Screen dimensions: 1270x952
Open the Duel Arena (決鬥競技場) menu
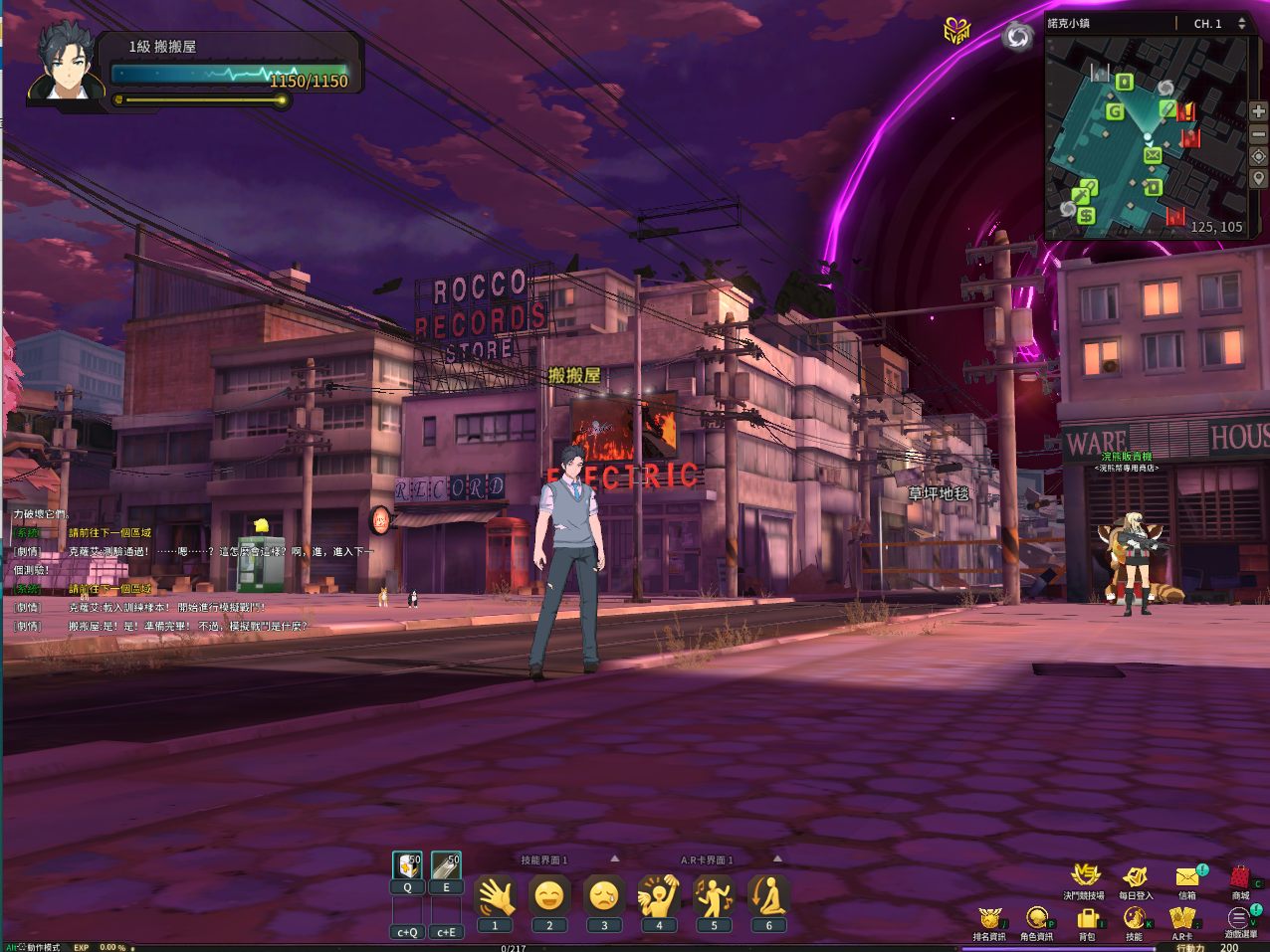click(1084, 876)
